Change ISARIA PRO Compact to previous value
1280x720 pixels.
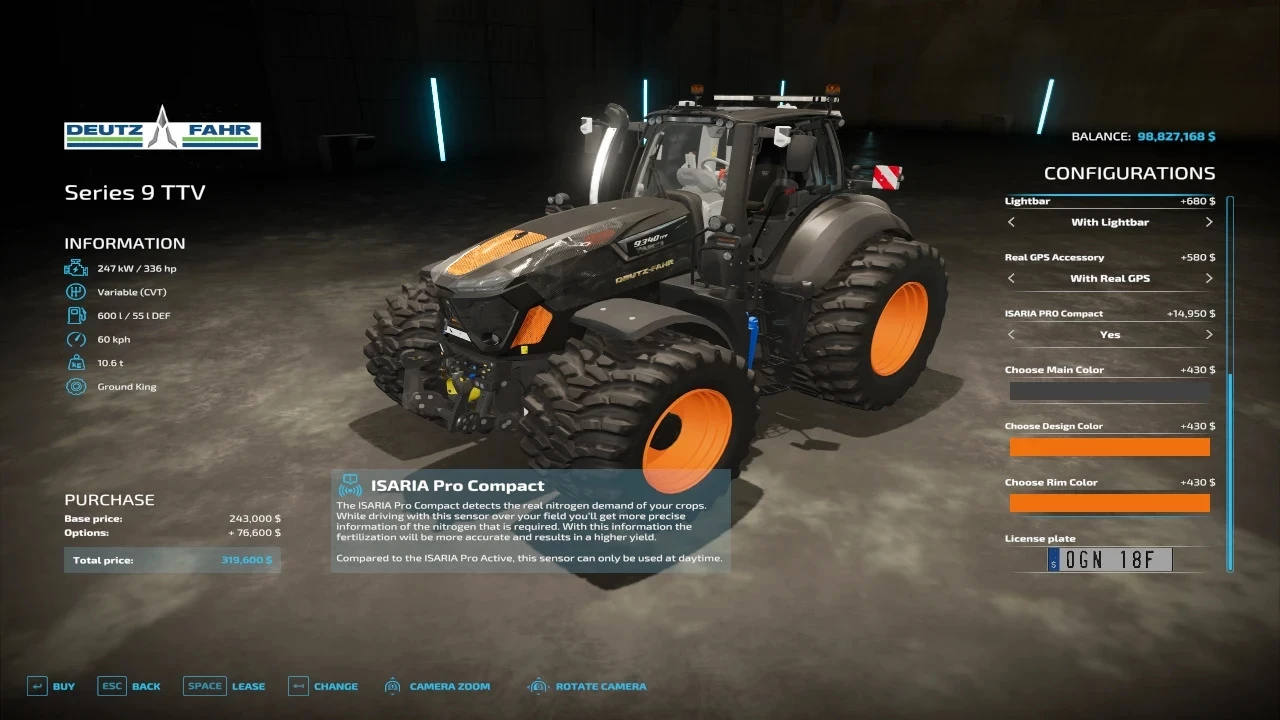(x=1011, y=334)
